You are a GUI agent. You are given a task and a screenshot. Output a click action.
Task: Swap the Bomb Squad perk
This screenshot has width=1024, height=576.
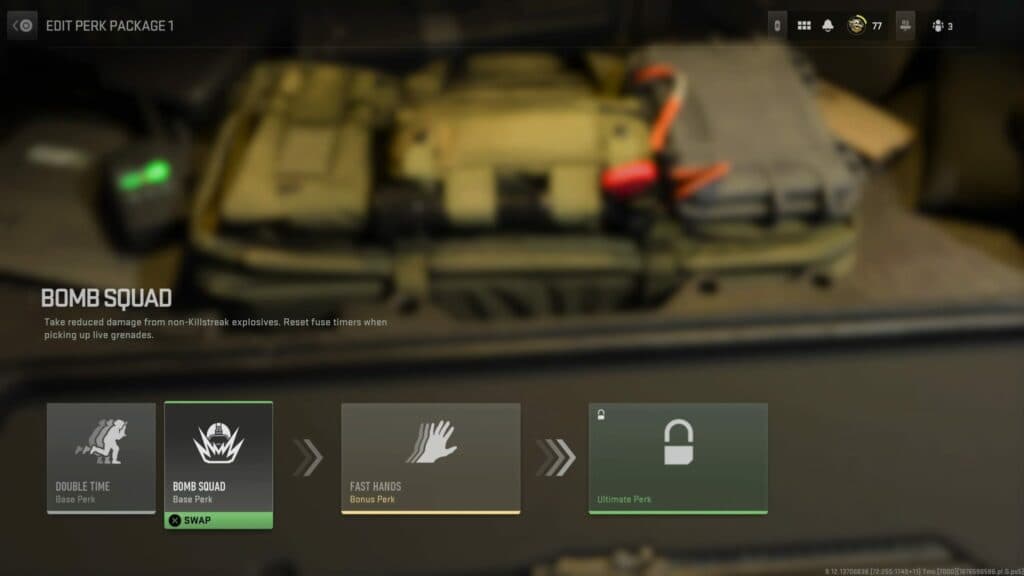218,520
